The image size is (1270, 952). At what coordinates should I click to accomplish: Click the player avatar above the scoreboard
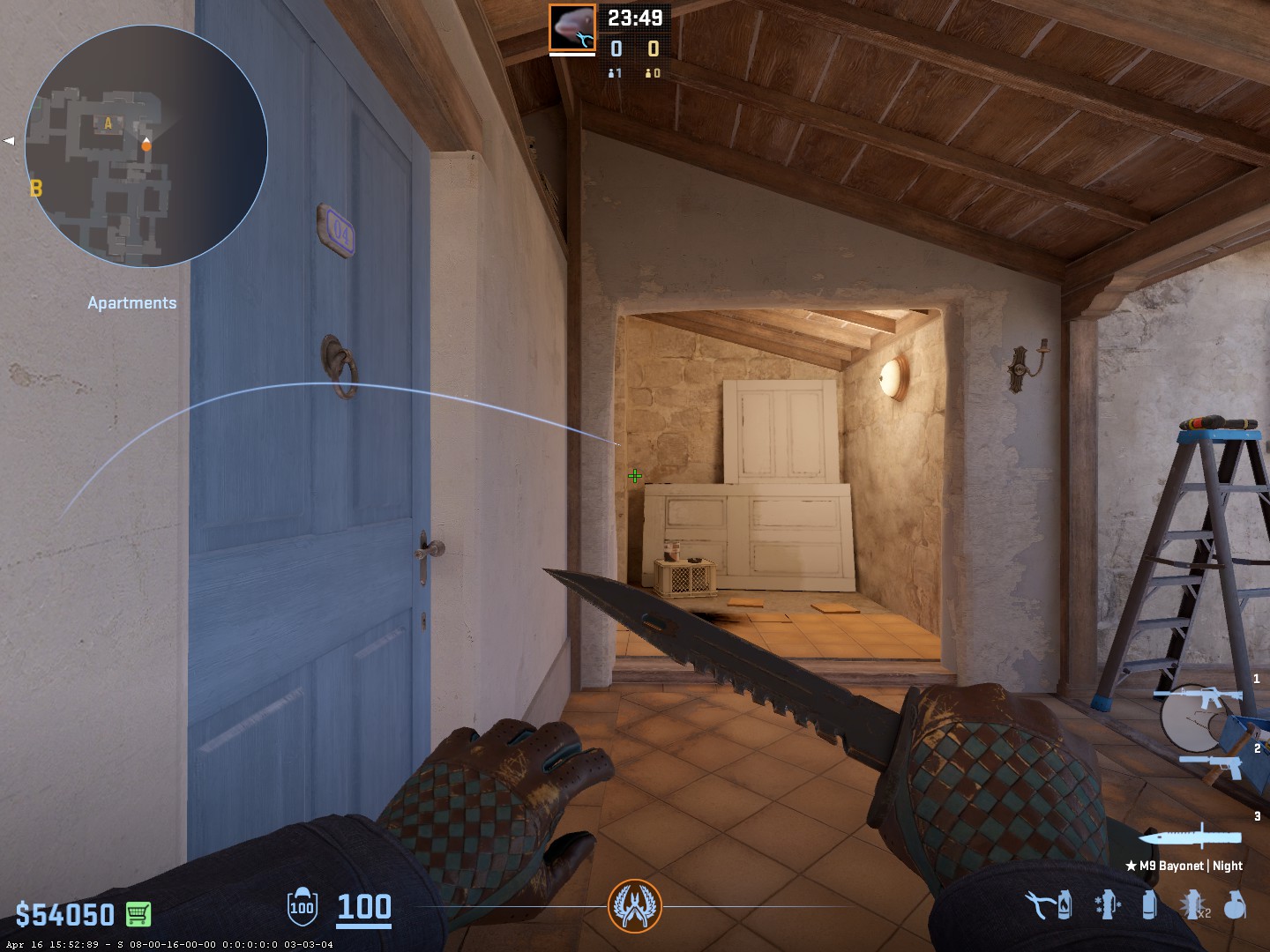(571, 27)
